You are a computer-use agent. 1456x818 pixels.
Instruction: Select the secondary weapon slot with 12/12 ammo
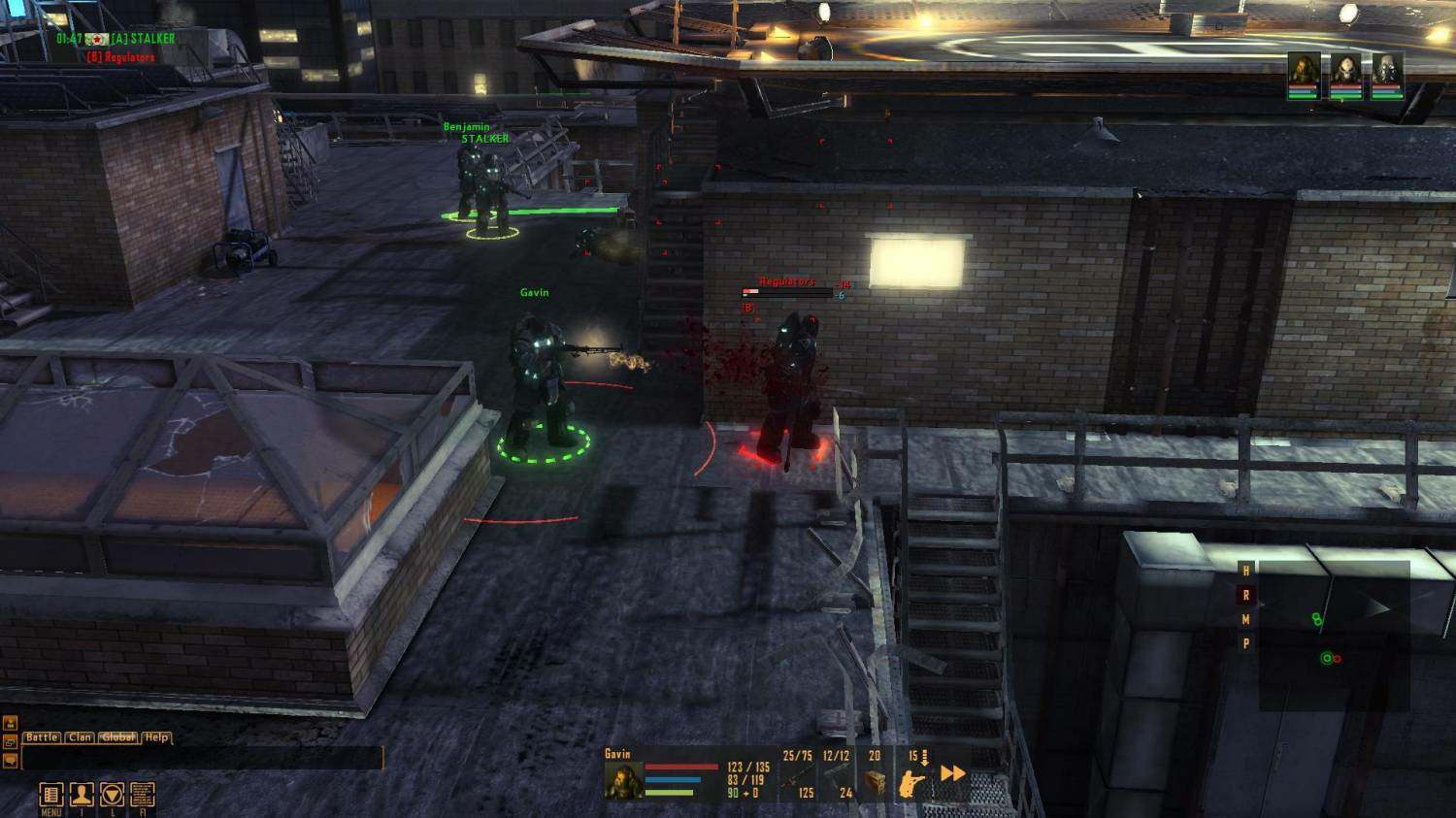coord(836,778)
